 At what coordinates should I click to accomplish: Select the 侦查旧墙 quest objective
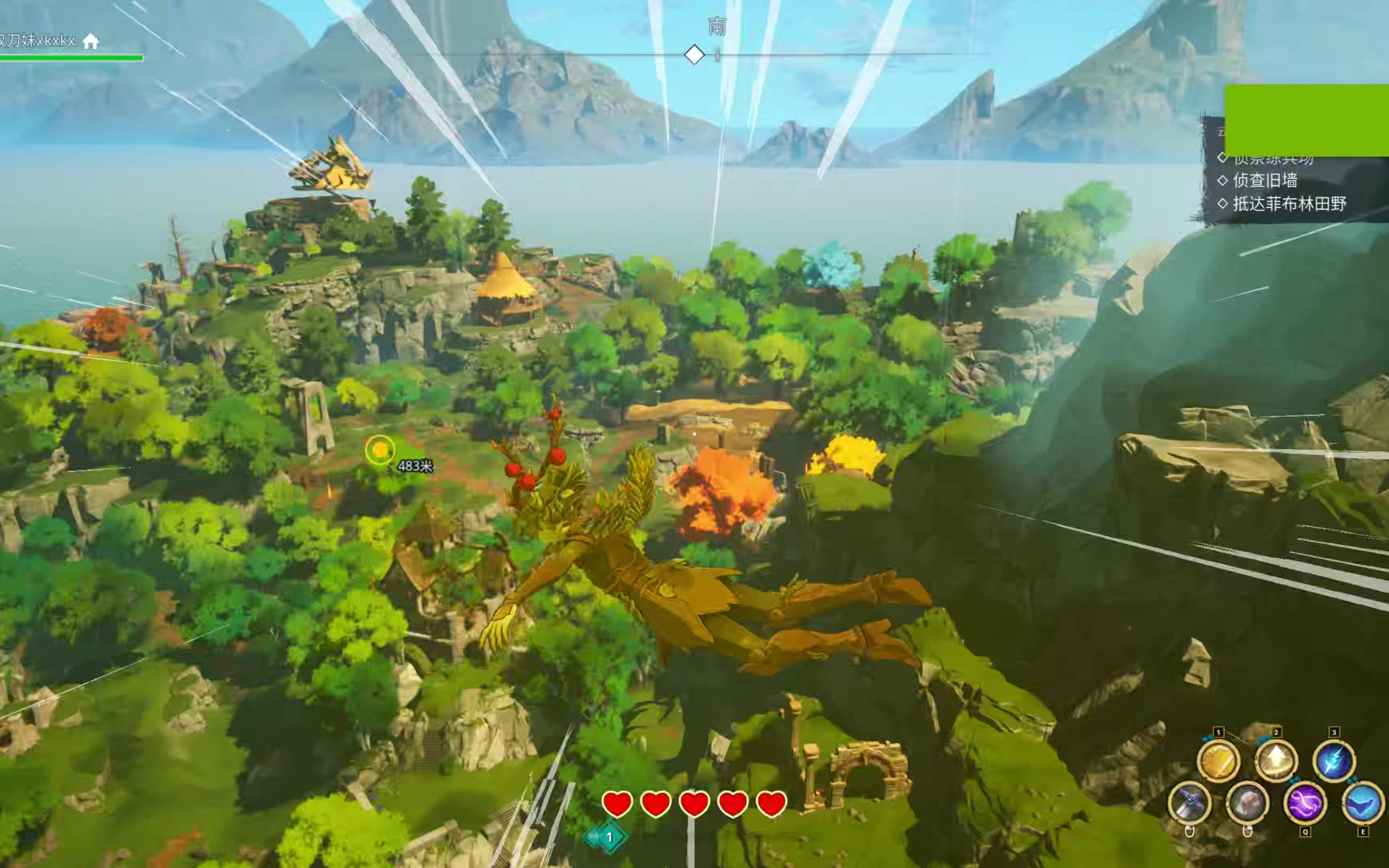1265,181
